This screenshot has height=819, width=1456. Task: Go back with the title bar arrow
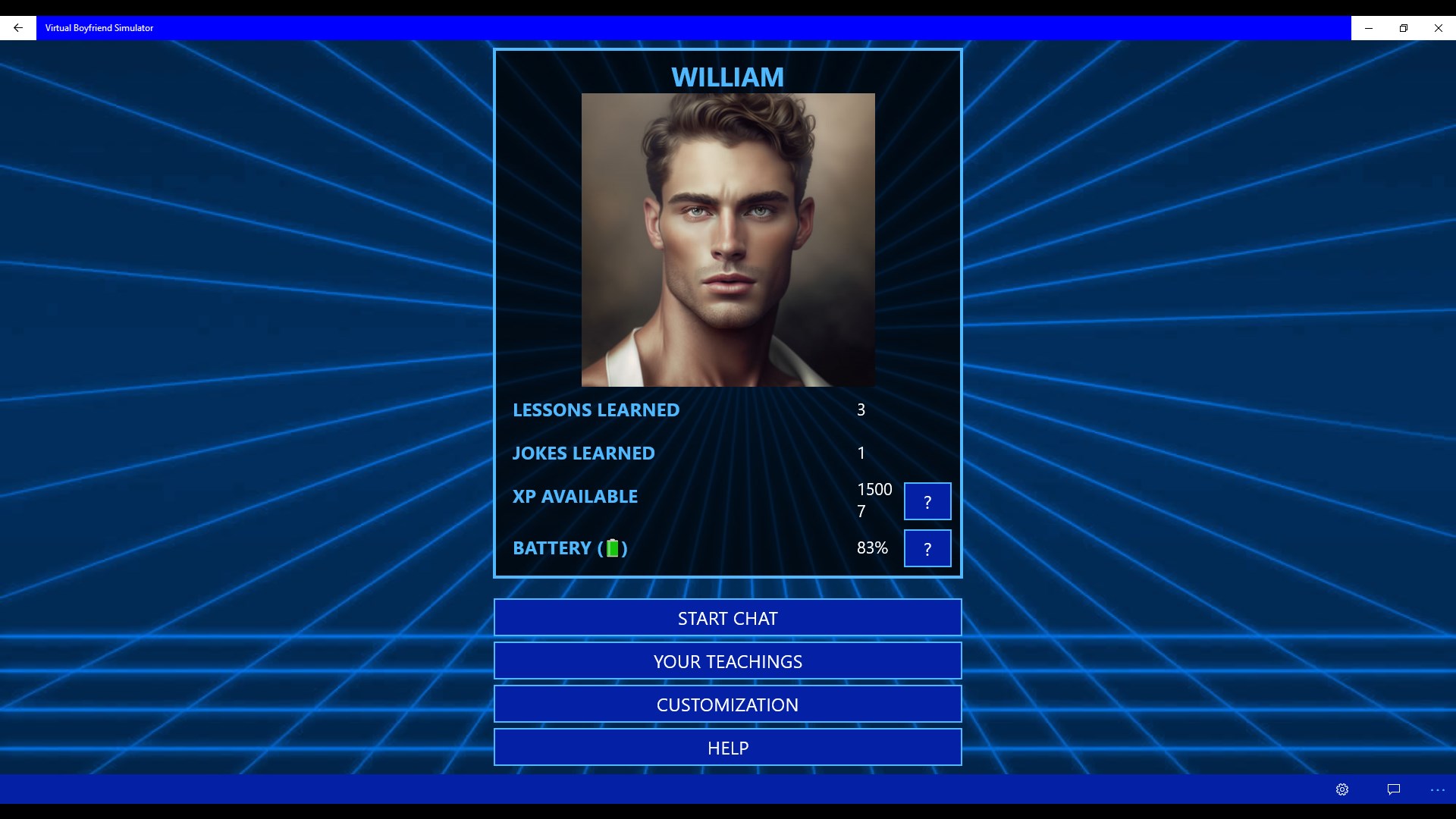18,28
